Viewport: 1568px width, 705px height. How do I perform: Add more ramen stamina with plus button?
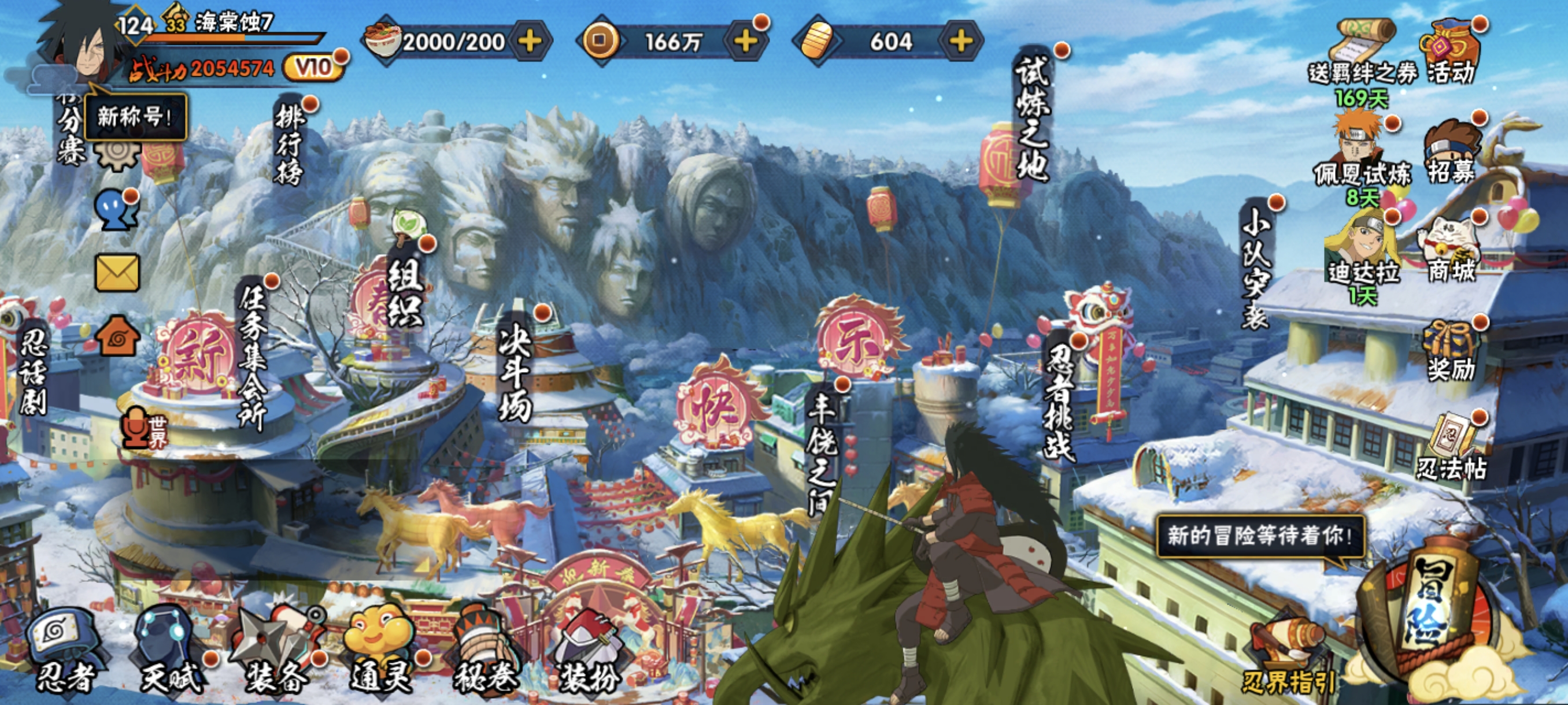[530, 42]
